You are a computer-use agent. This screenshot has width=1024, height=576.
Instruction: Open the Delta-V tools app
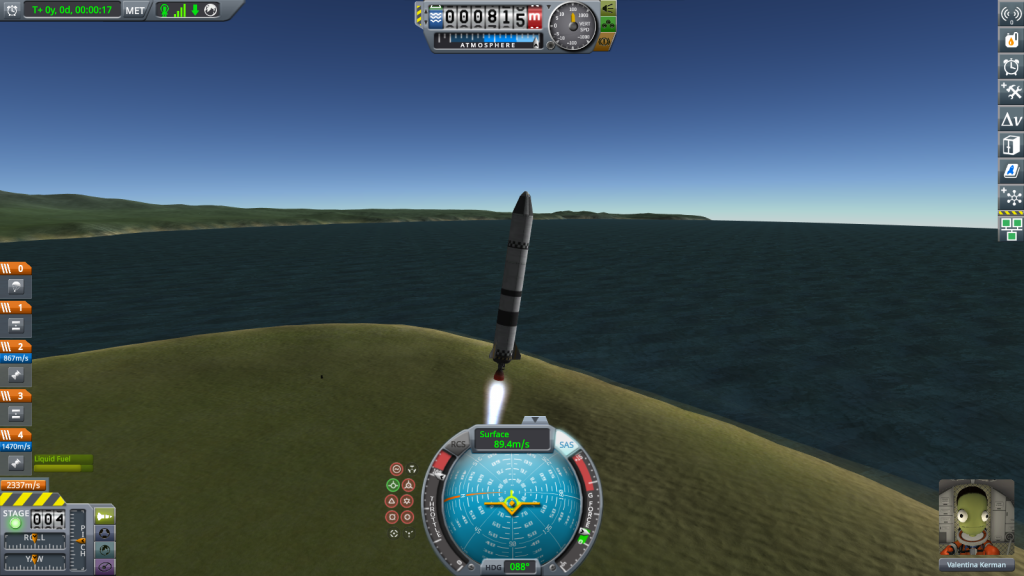tap(1011, 119)
